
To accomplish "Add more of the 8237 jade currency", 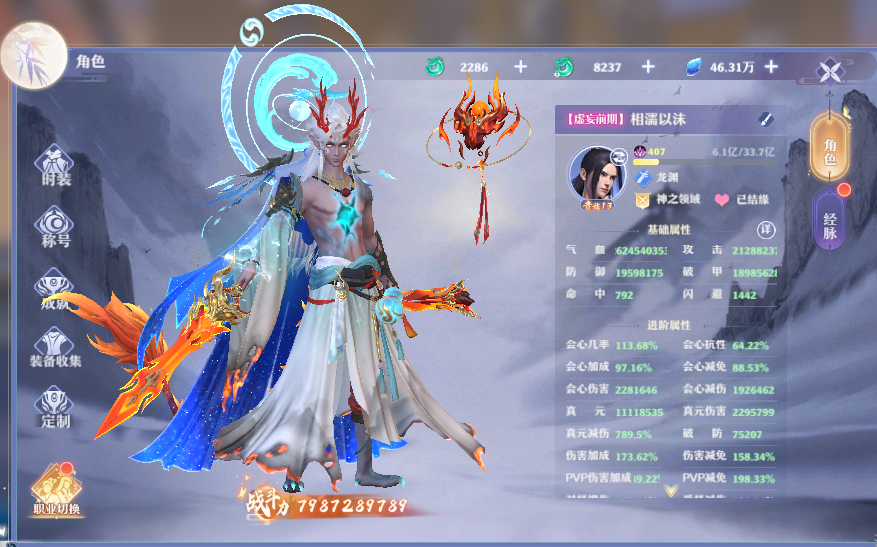I will [648, 67].
